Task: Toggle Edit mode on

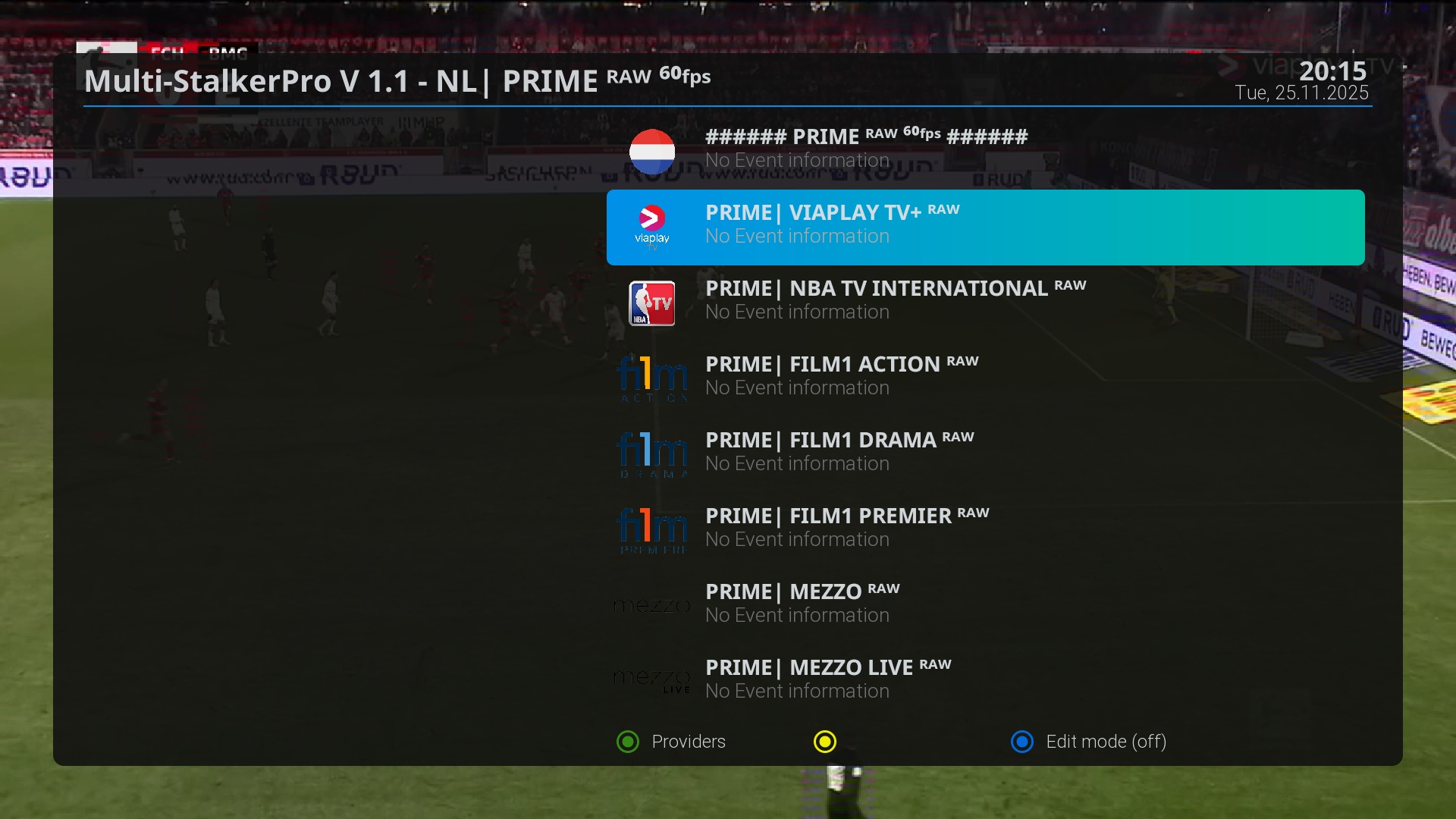Action: click(1089, 742)
